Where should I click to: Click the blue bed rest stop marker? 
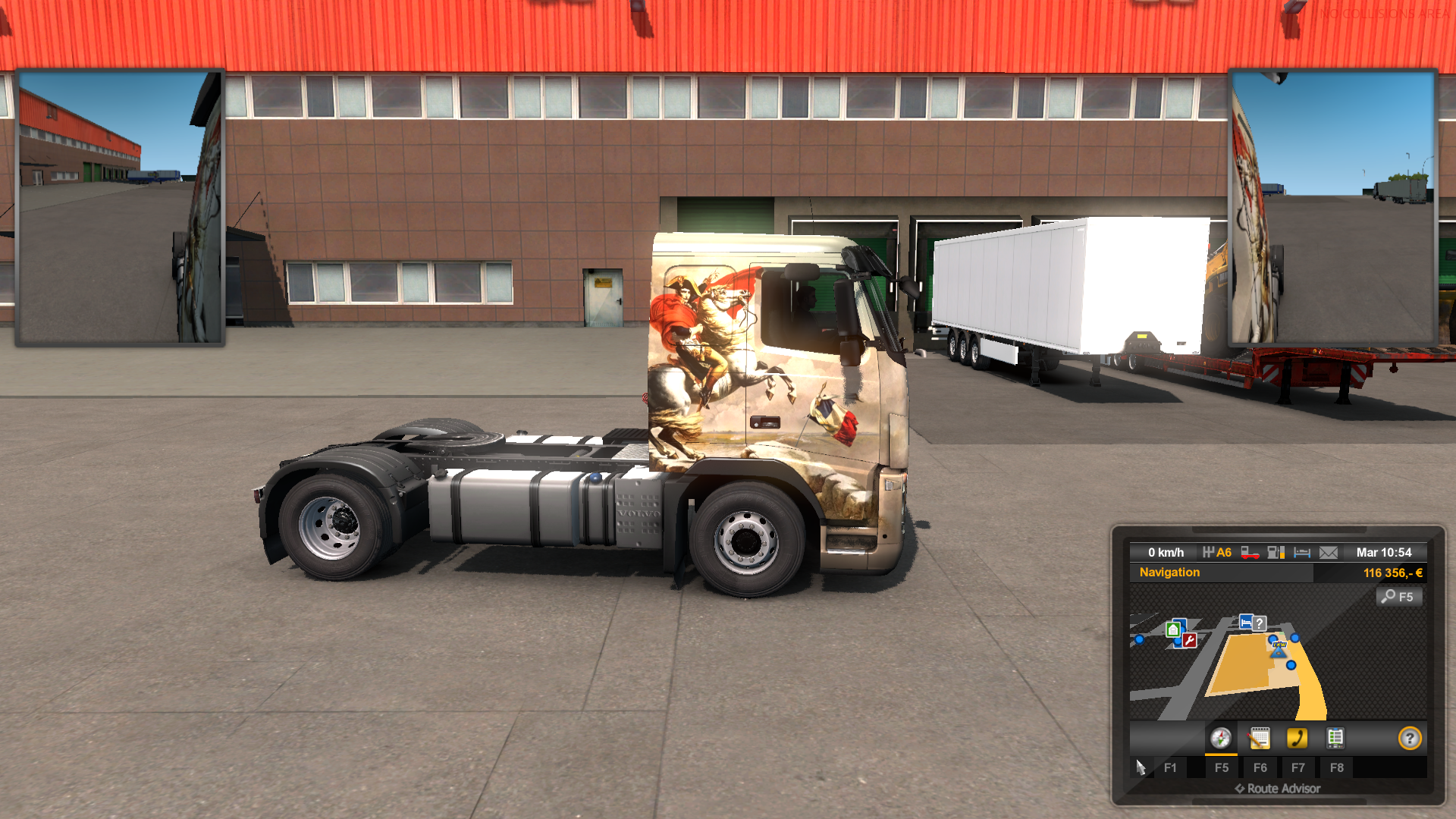[x=1245, y=623]
